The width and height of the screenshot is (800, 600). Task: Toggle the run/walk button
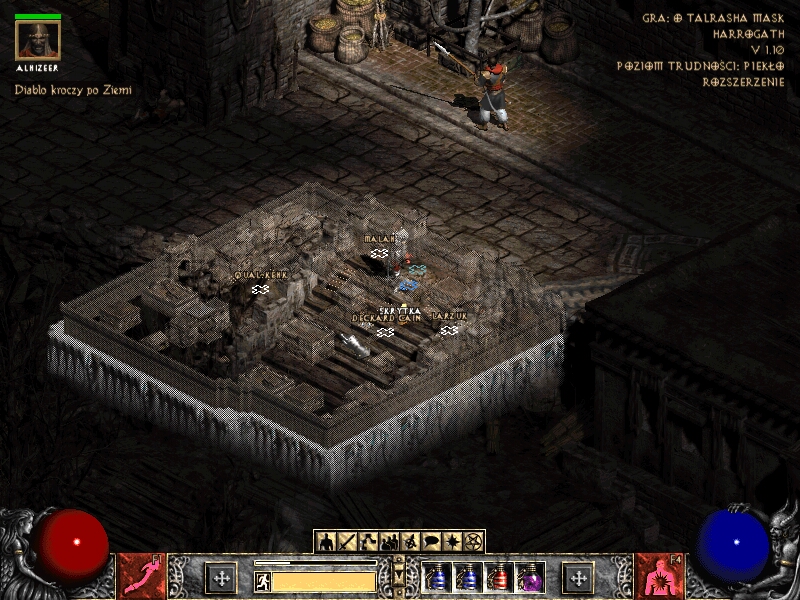coord(262,580)
